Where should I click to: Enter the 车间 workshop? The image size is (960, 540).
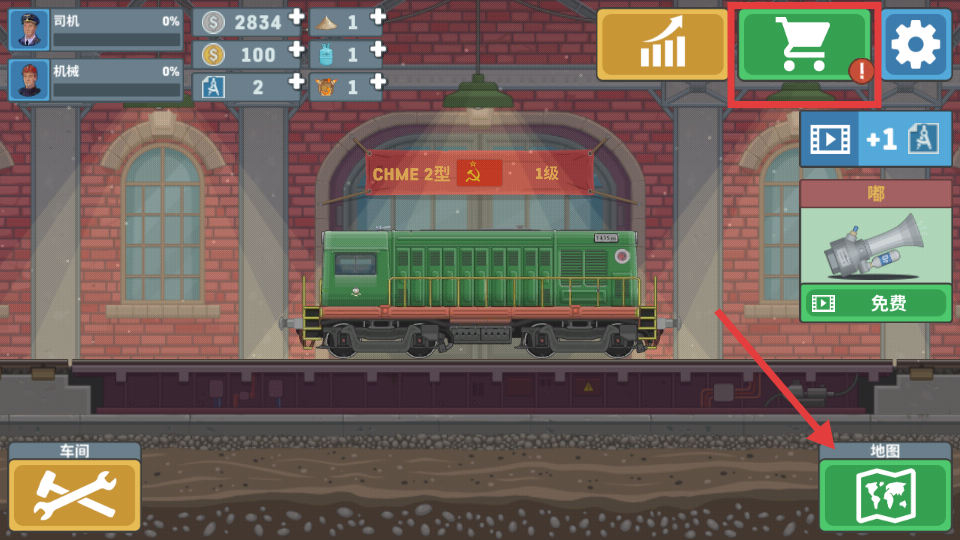tap(75, 496)
